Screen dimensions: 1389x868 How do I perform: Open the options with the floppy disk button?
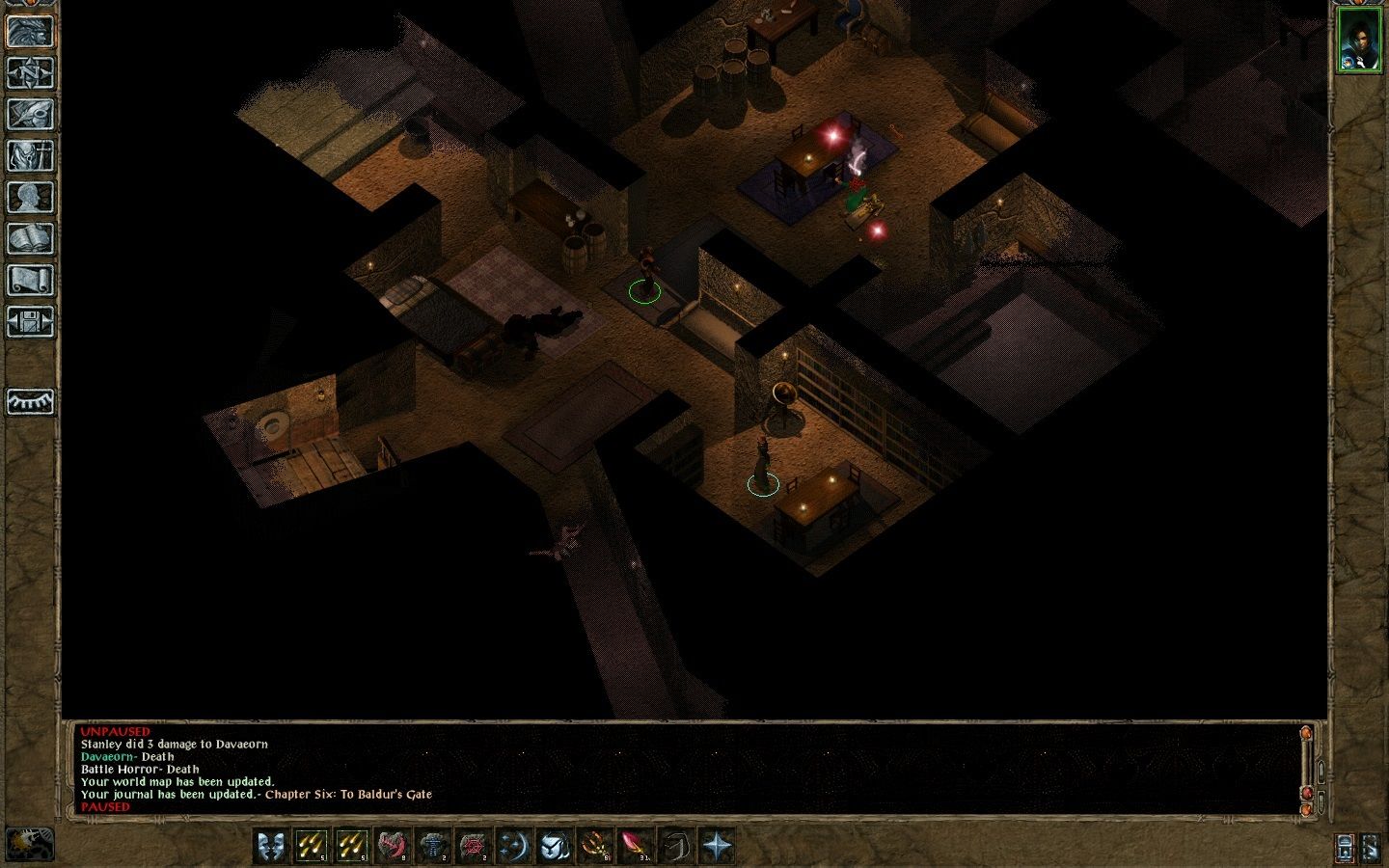(31, 321)
